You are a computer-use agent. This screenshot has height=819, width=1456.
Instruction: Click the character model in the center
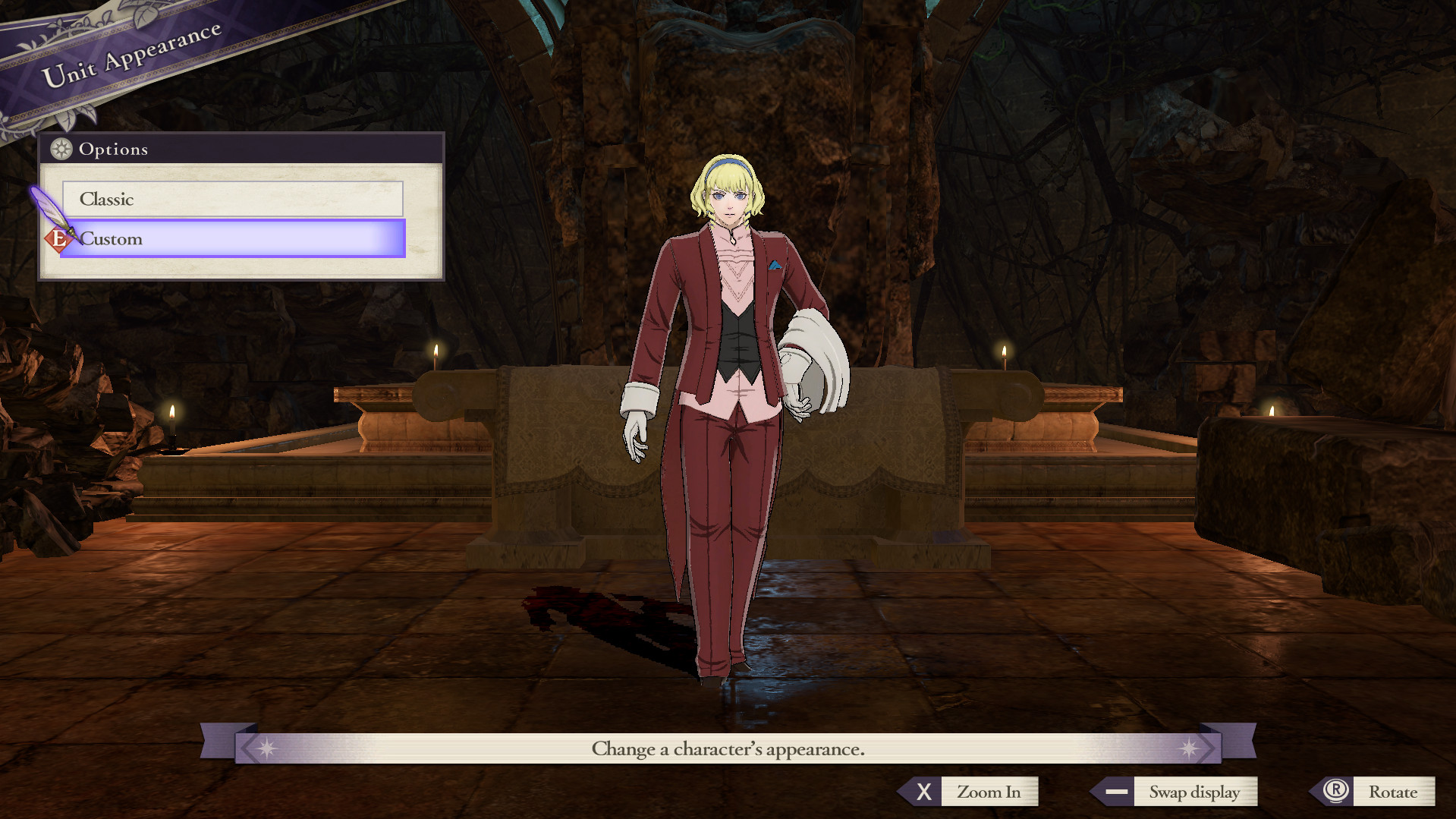(725, 380)
